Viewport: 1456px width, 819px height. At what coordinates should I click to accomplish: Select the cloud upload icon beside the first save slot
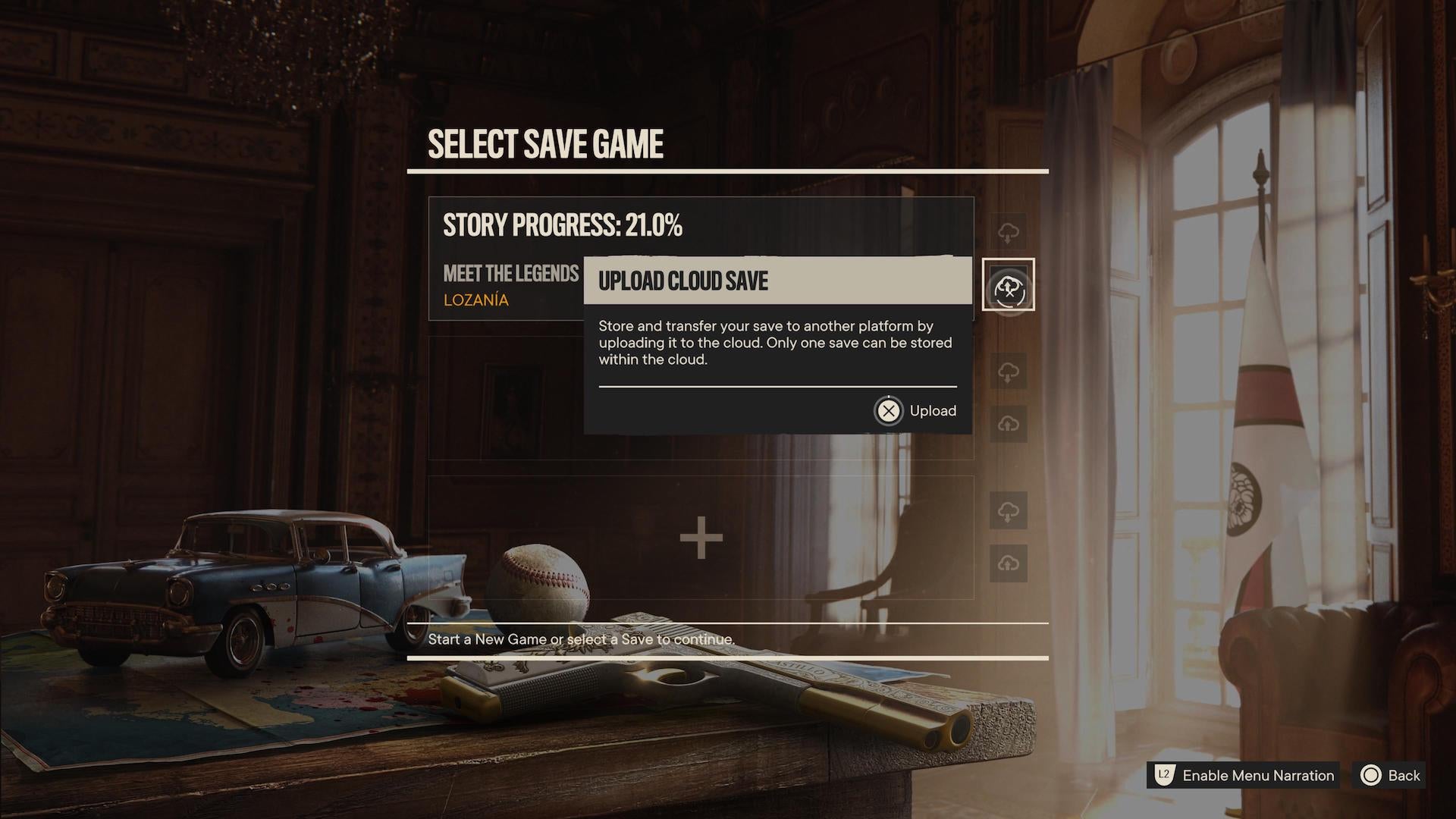tap(1009, 232)
